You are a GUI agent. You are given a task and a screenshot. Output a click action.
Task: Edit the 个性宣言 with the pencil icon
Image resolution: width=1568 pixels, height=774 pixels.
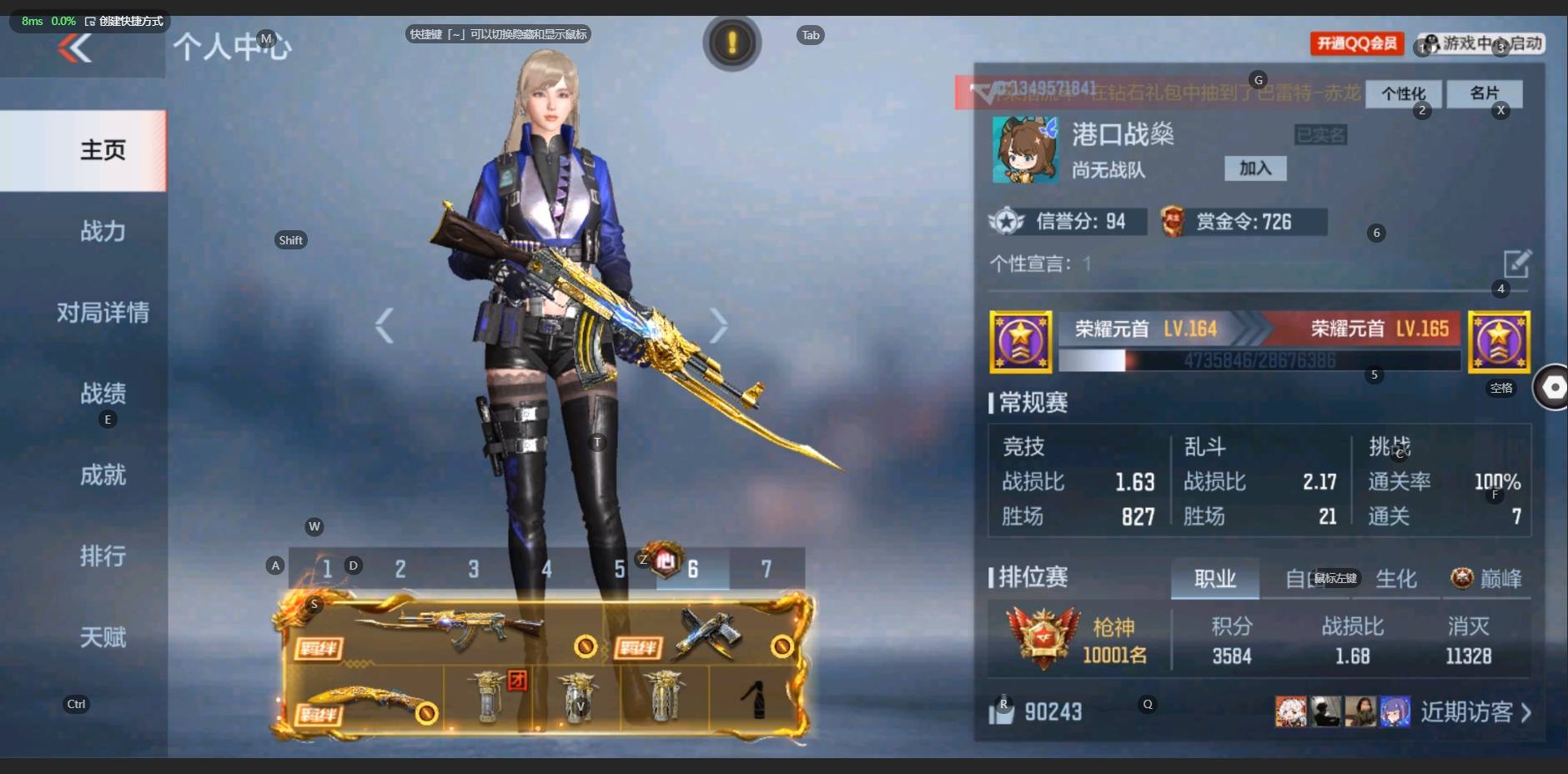click(x=1516, y=264)
